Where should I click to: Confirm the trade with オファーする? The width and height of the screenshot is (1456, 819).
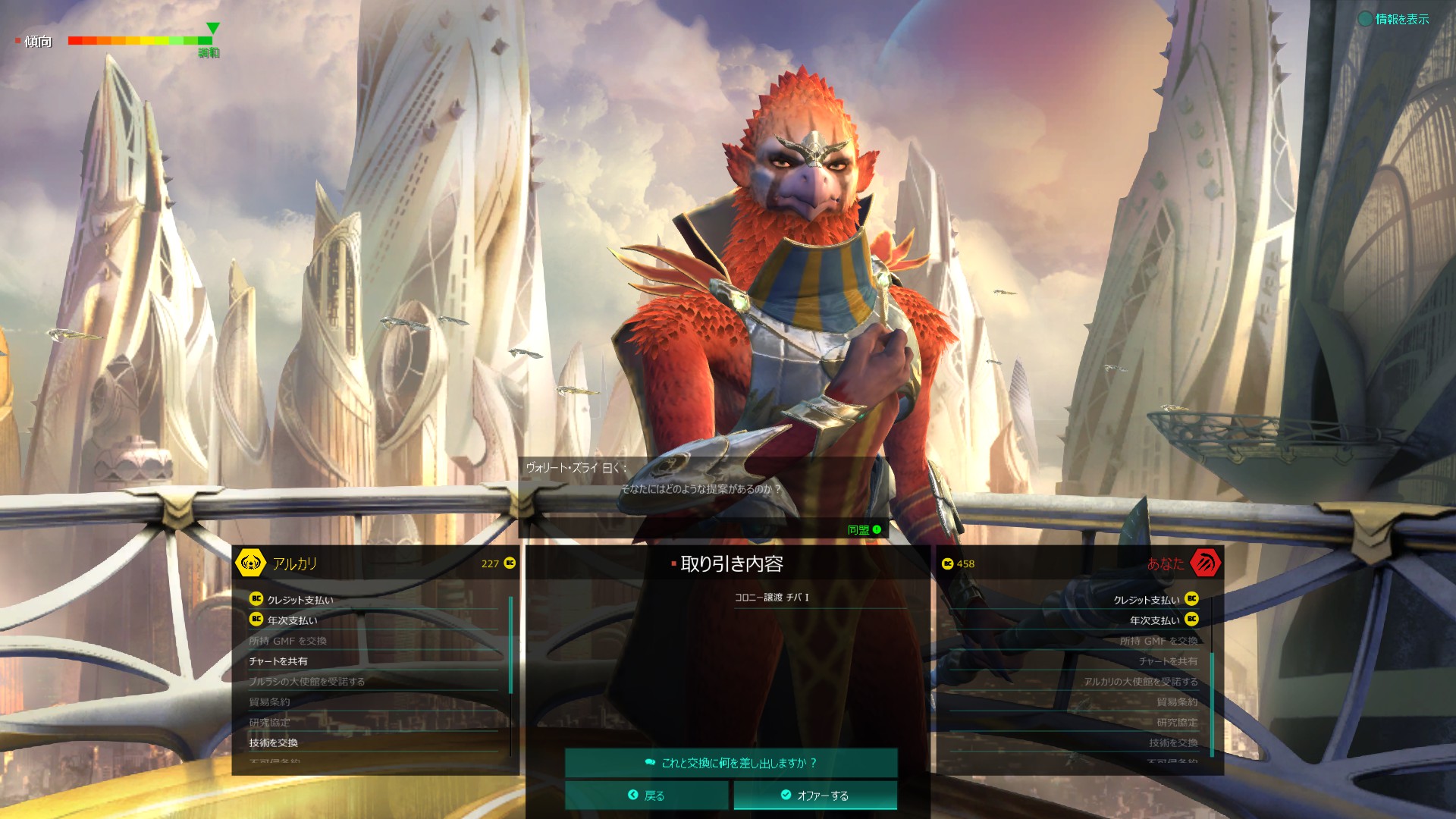click(815, 795)
